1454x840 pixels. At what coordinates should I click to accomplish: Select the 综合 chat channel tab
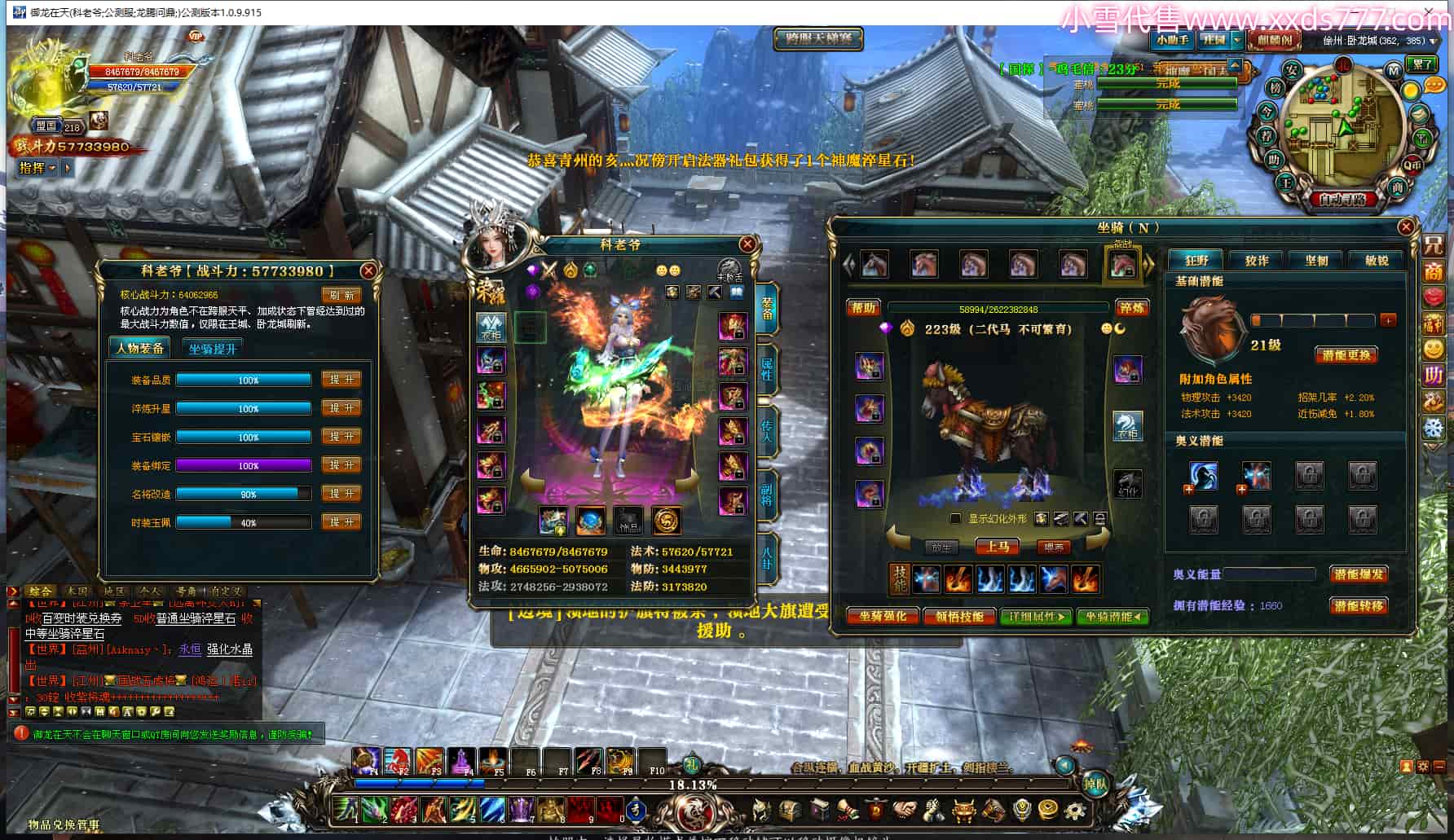pyautogui.click(x=39, y=592)
